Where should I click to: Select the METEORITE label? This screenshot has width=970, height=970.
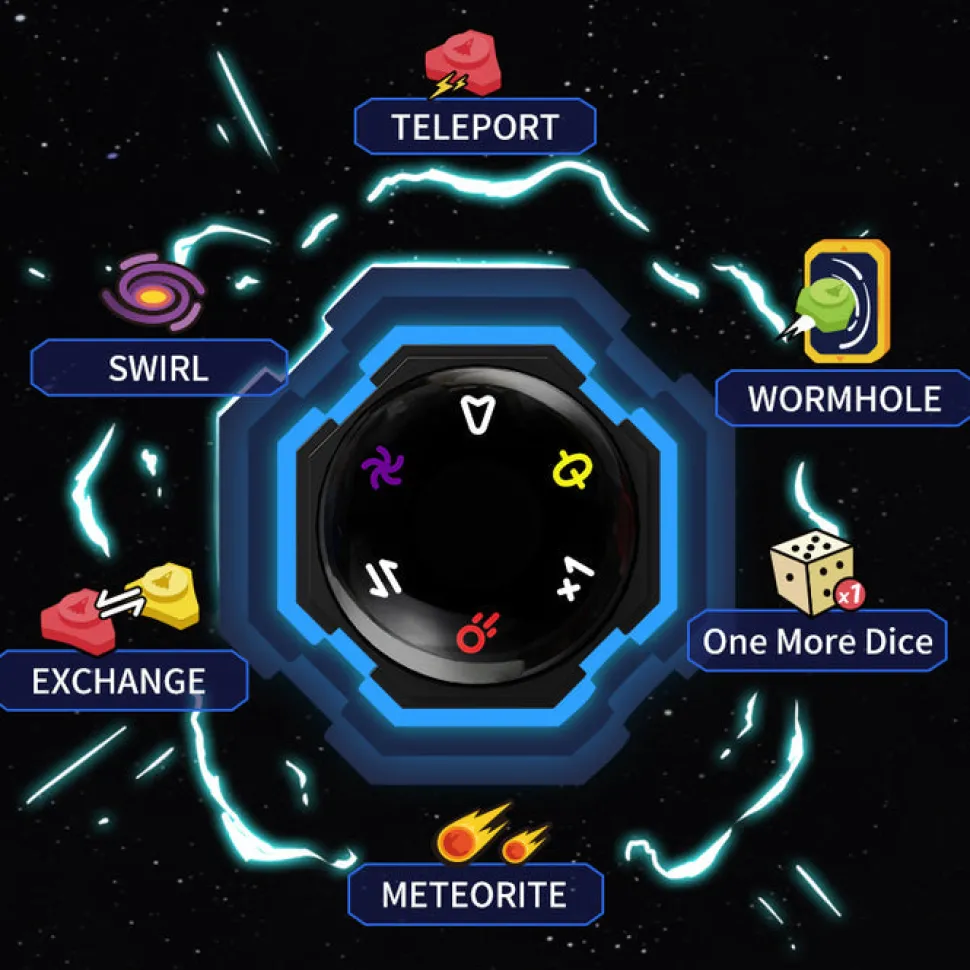tap(475, 894)
